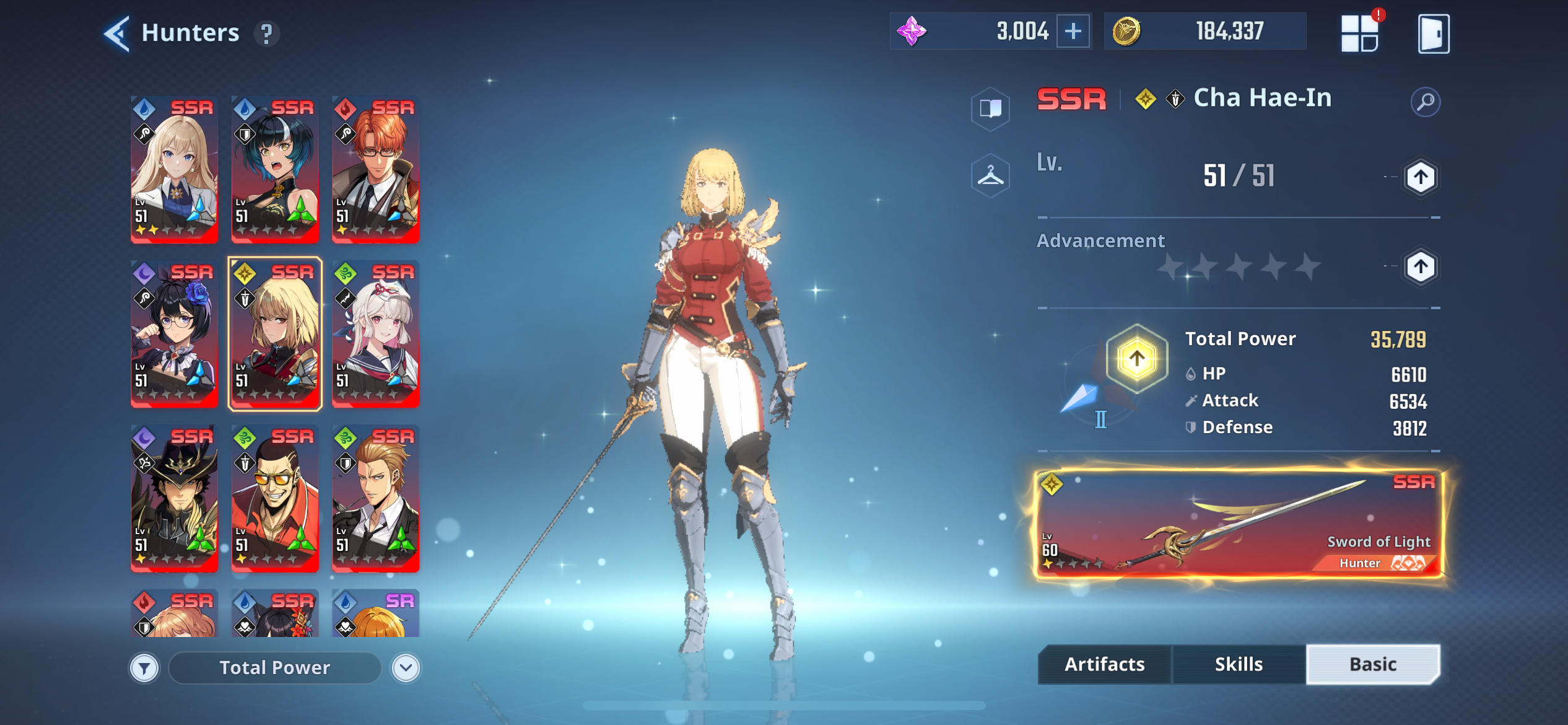Add more purple essence stones
Image resolution: width=1568 pixels, height=725 pixels.
pyautogui.click(x=1073, y=31)
